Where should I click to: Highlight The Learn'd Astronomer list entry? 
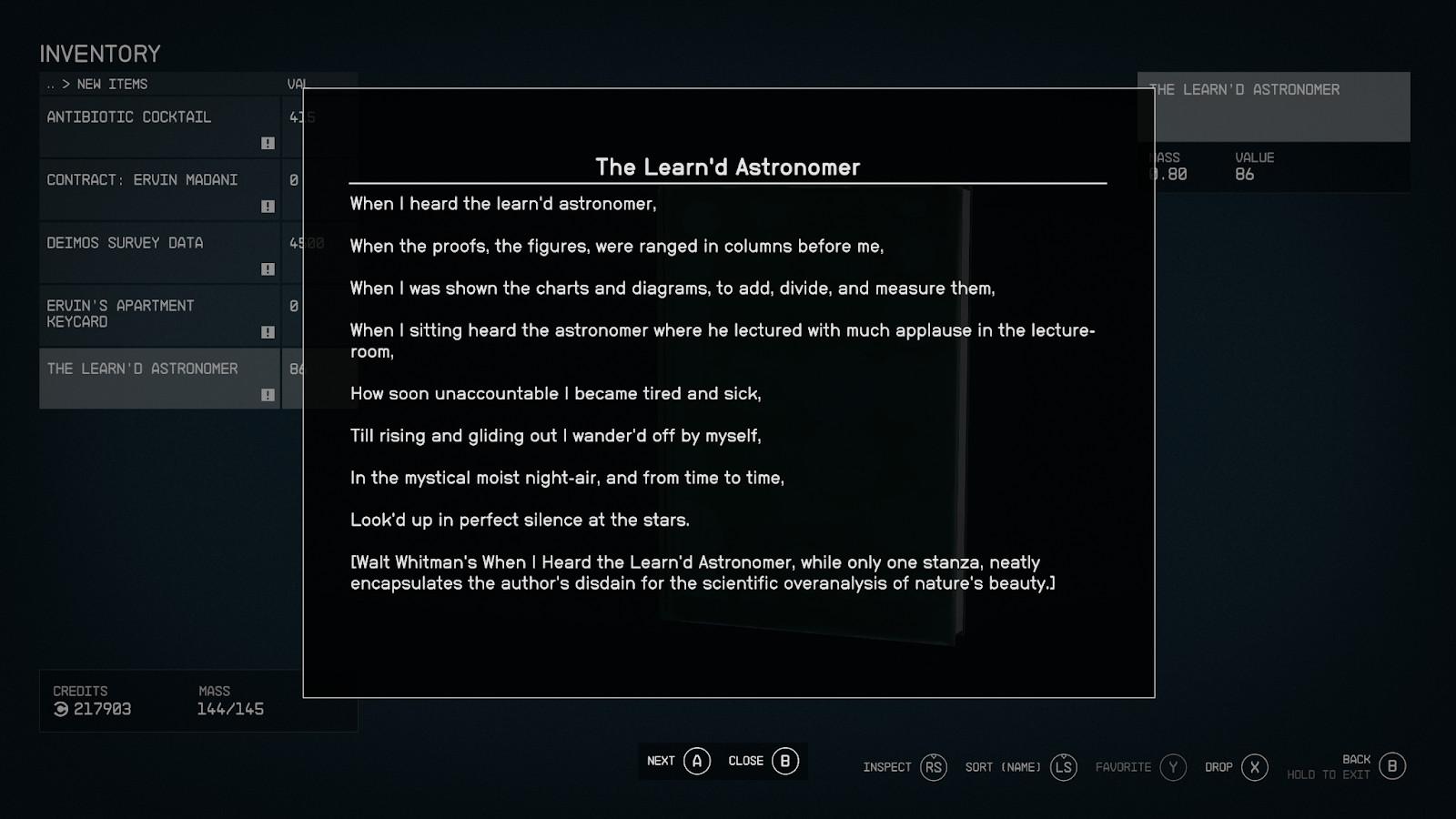click(x=159, y=378)
